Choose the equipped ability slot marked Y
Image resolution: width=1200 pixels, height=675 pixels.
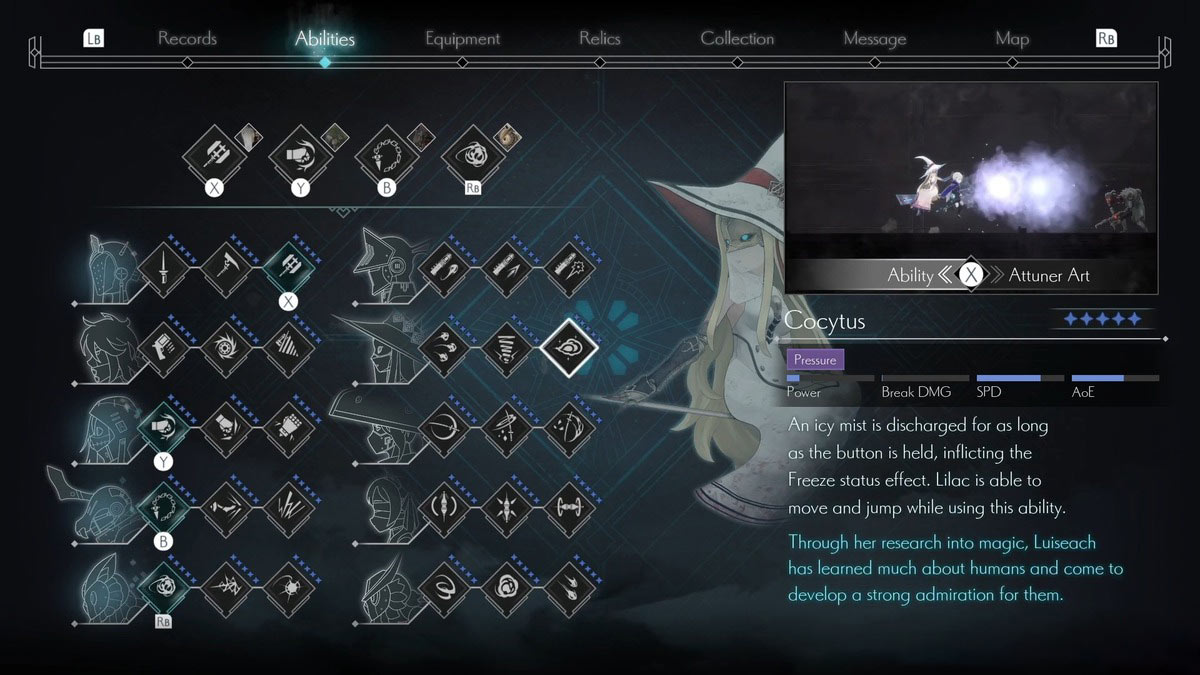300,155
